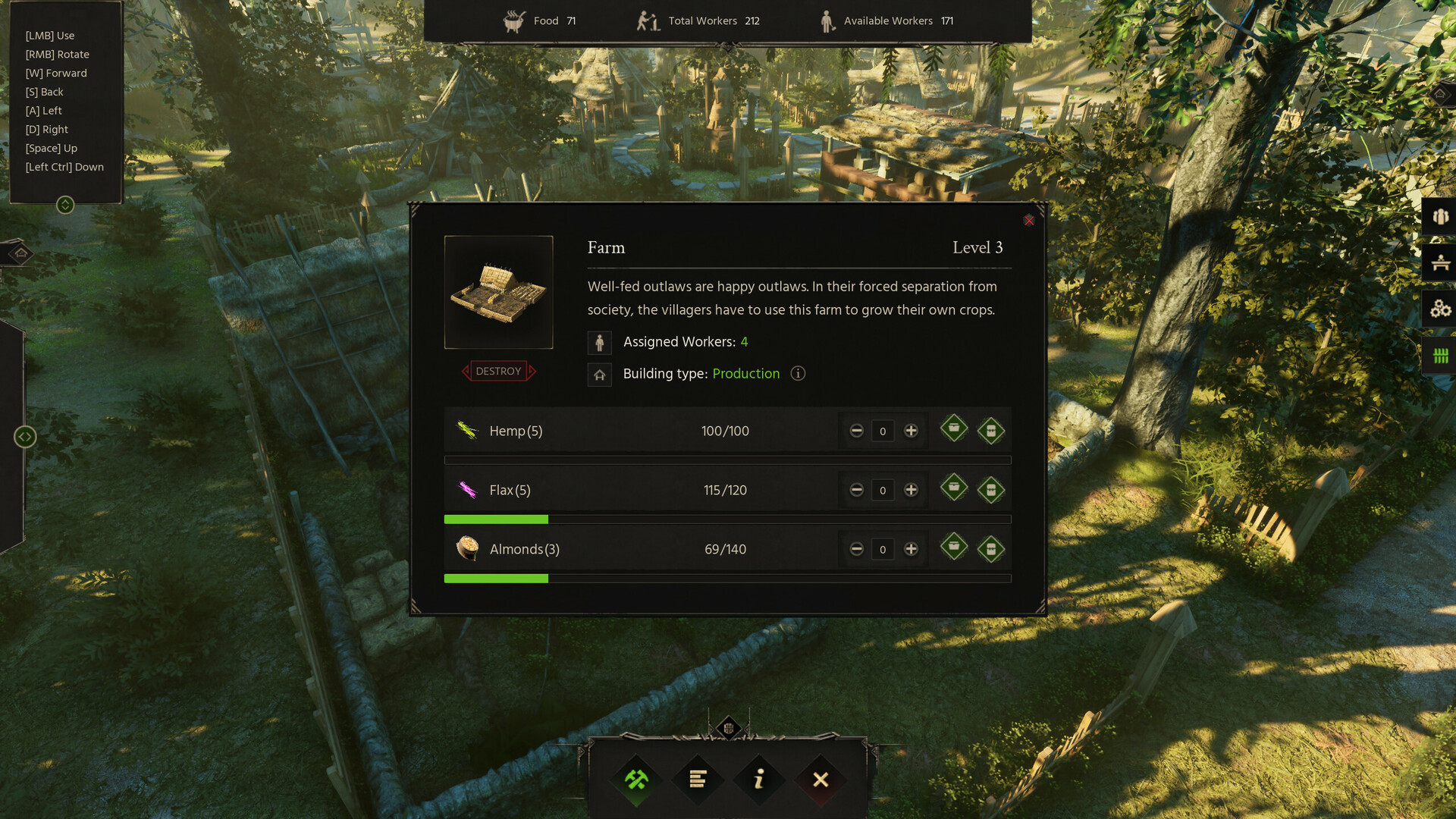Click the info circle beside Production label
The image size is (1456, 819).
[x=797, y=373]
